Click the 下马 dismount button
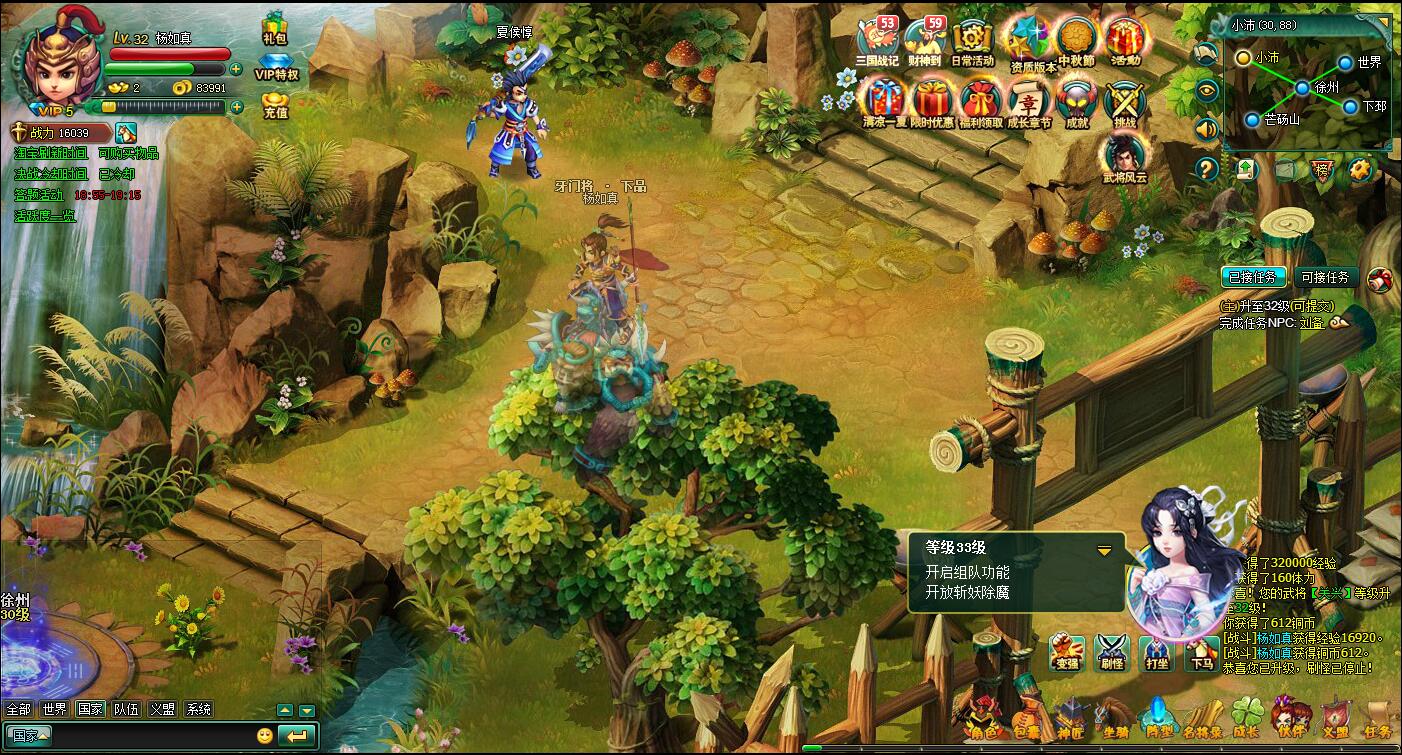The height and width of the screenshot is (755, 1402). [x=1203, y=652]
